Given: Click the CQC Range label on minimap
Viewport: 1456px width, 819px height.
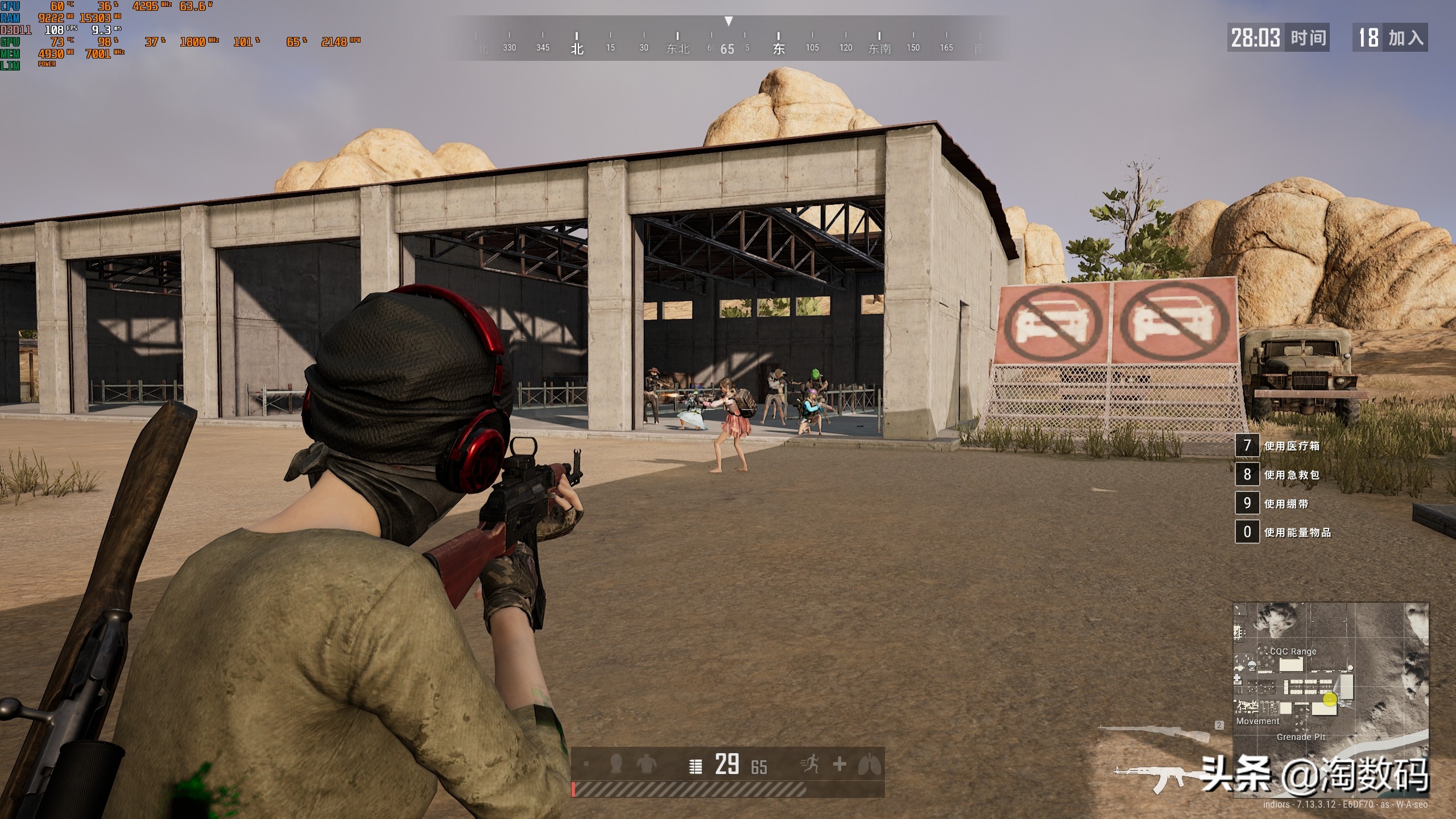Looking at the screenshot, I should 1293,651.
